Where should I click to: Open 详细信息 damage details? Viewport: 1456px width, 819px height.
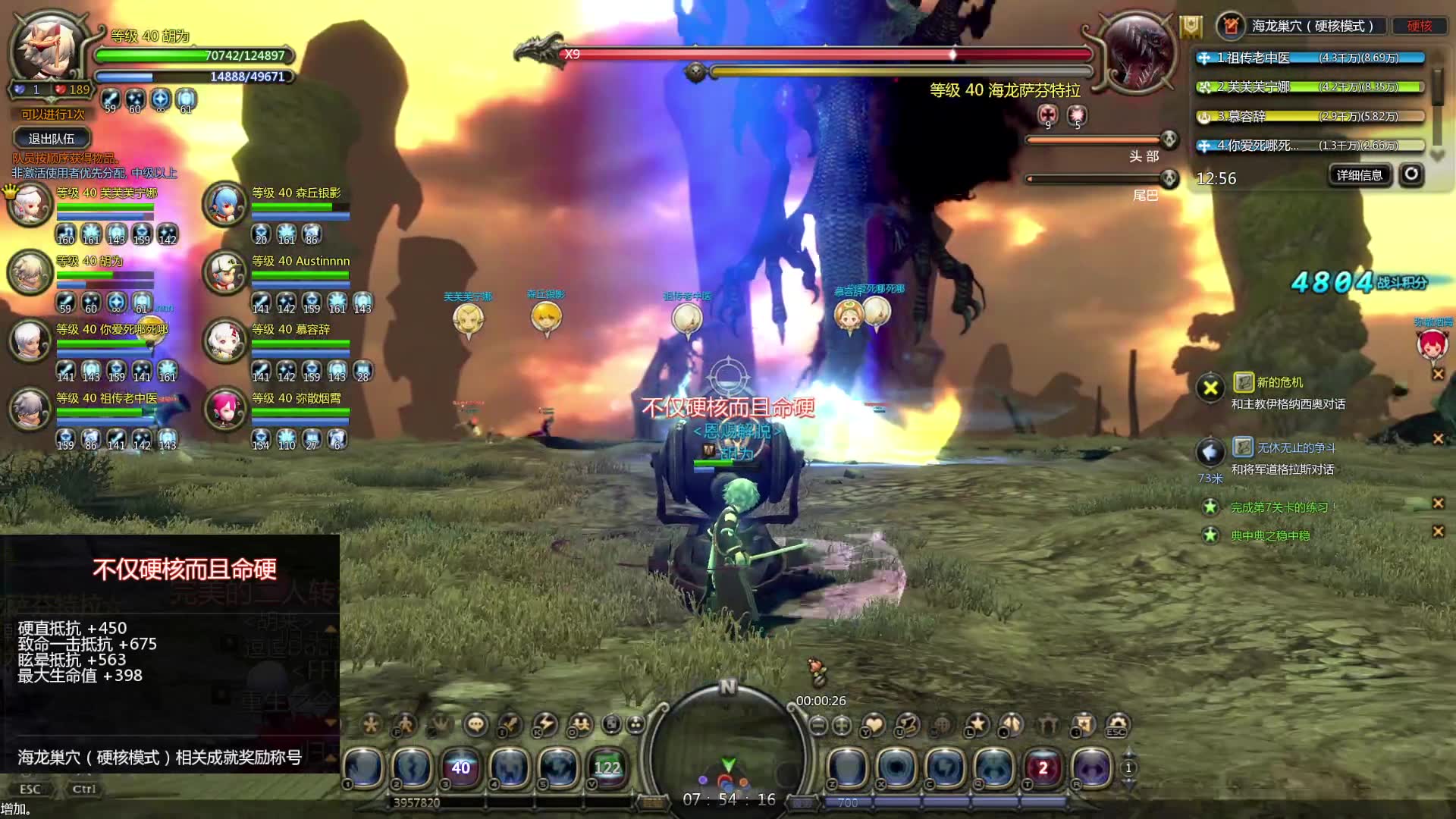pos(1359,175)
